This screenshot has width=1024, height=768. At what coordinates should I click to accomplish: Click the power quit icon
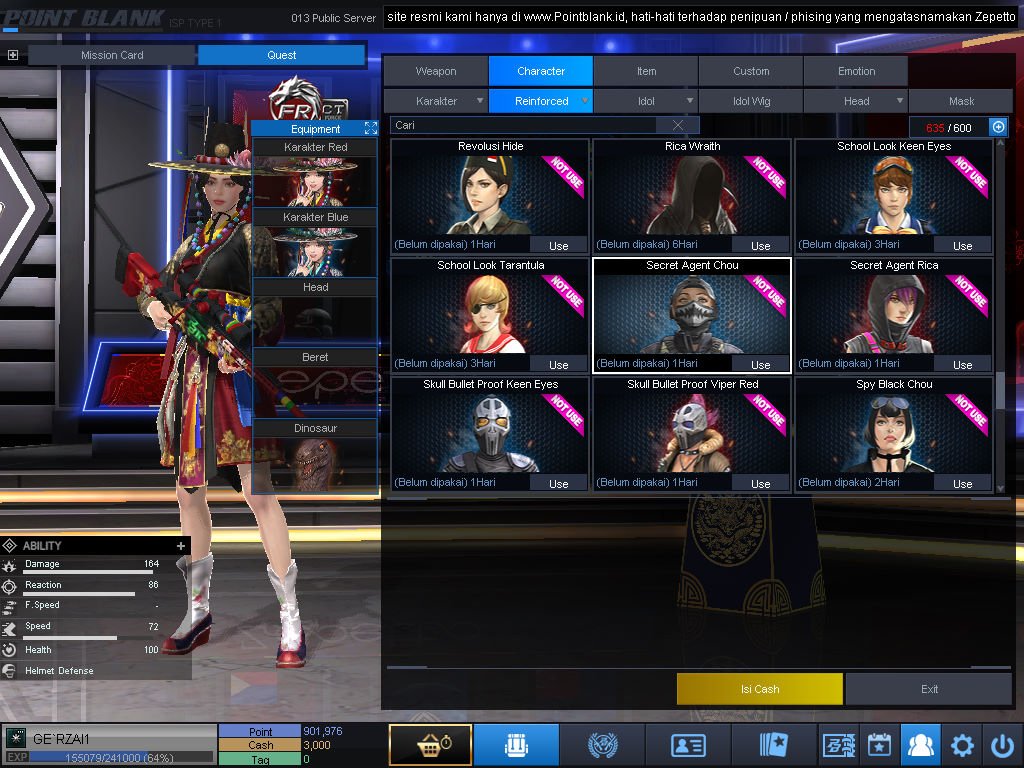point(1002,745)
